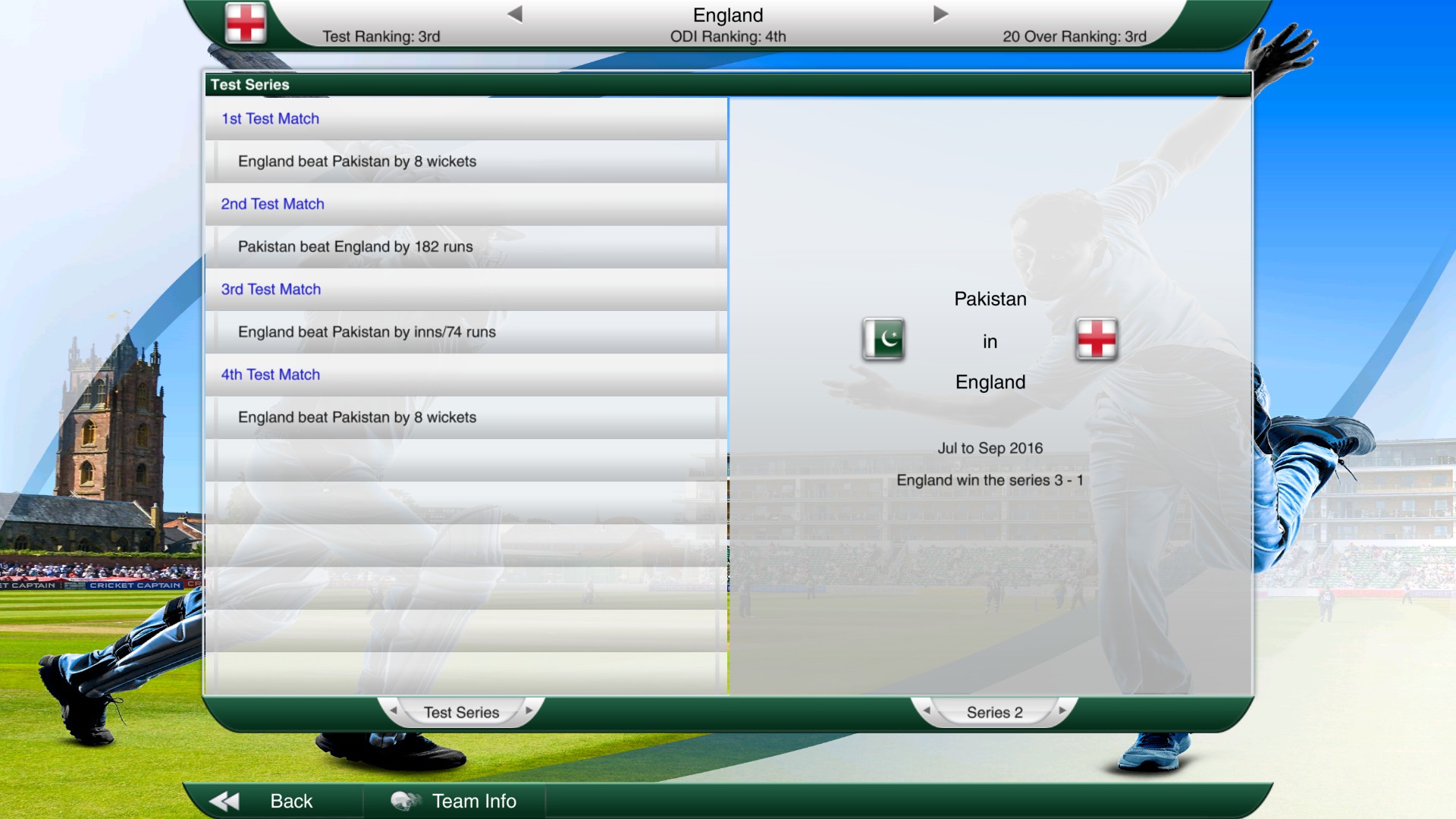The height and width of the screenshot is (819, 1456).
Task: Switch to the Series 2 tab
Action: tap(993, 712)
